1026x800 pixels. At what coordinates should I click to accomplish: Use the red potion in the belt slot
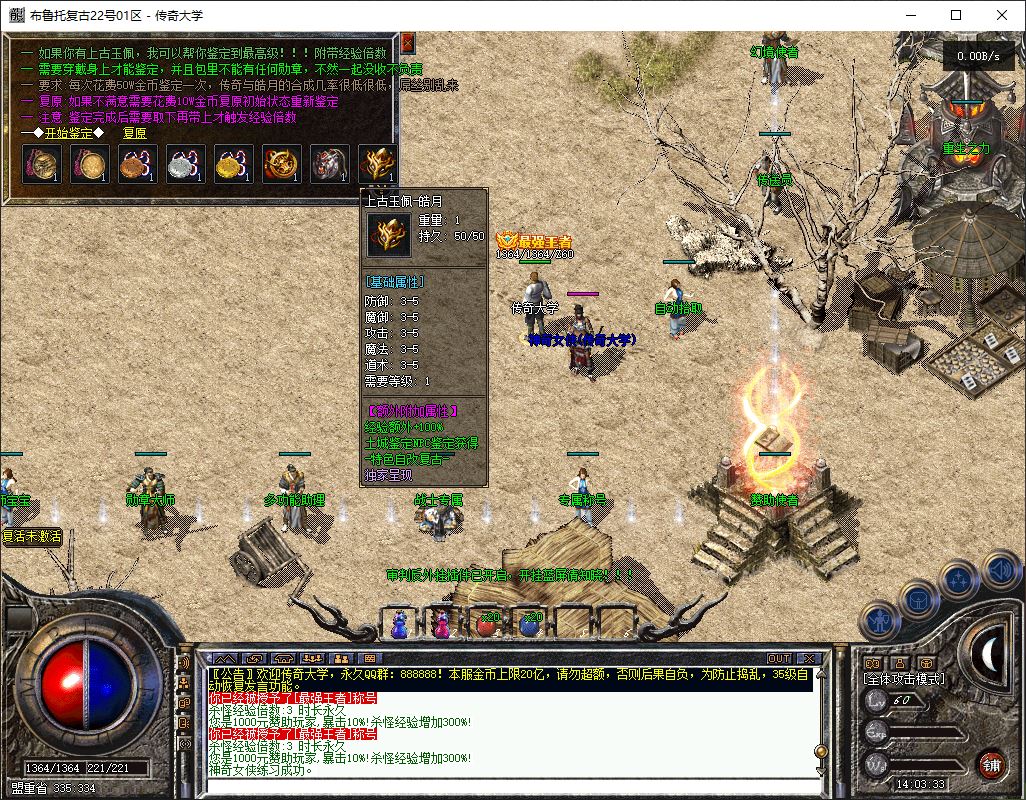487,624
